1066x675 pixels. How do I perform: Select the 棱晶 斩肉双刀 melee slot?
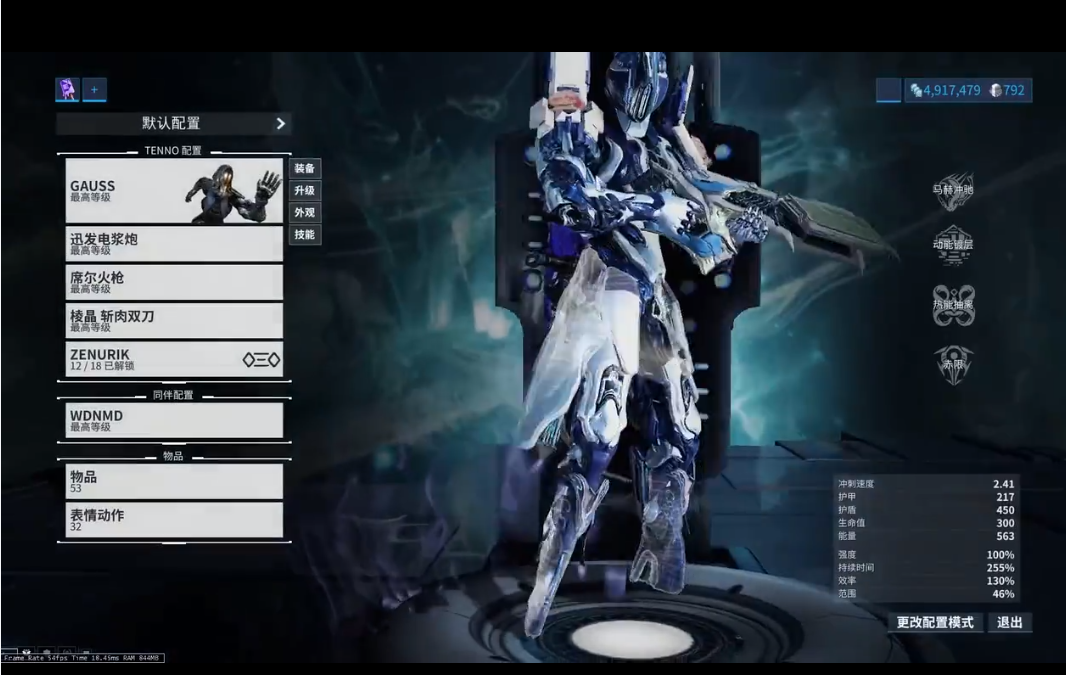pos(174,320)
